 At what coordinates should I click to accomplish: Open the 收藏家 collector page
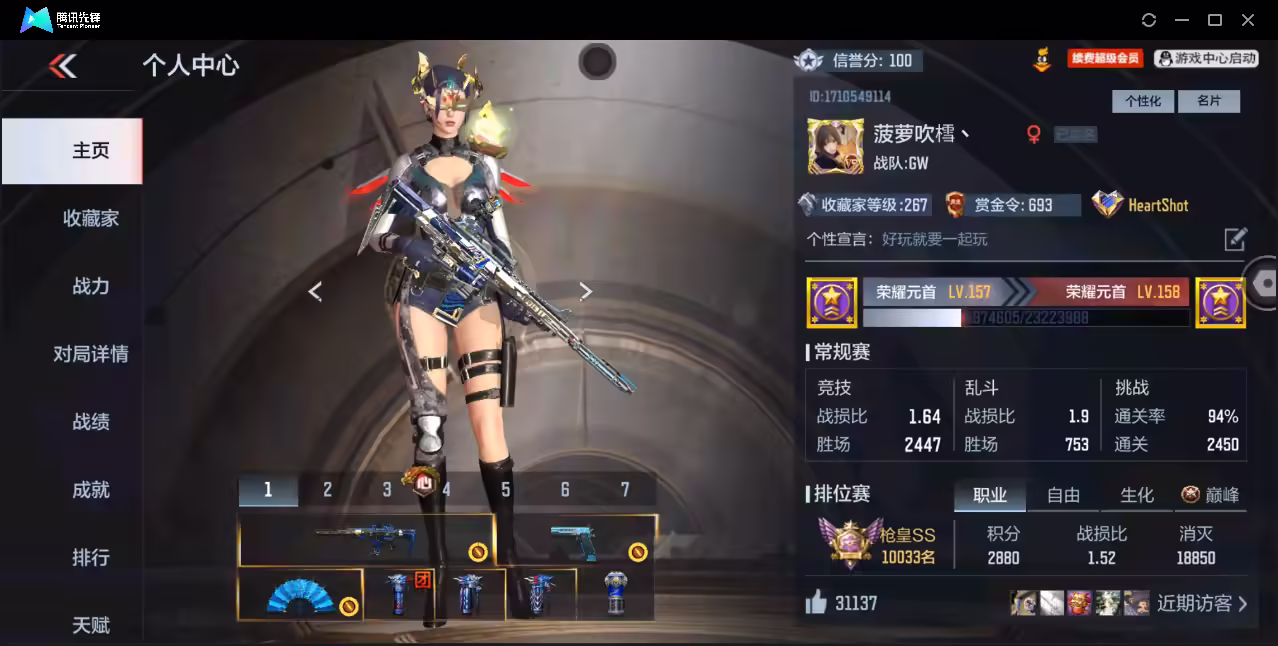click(x=90, y=218)
